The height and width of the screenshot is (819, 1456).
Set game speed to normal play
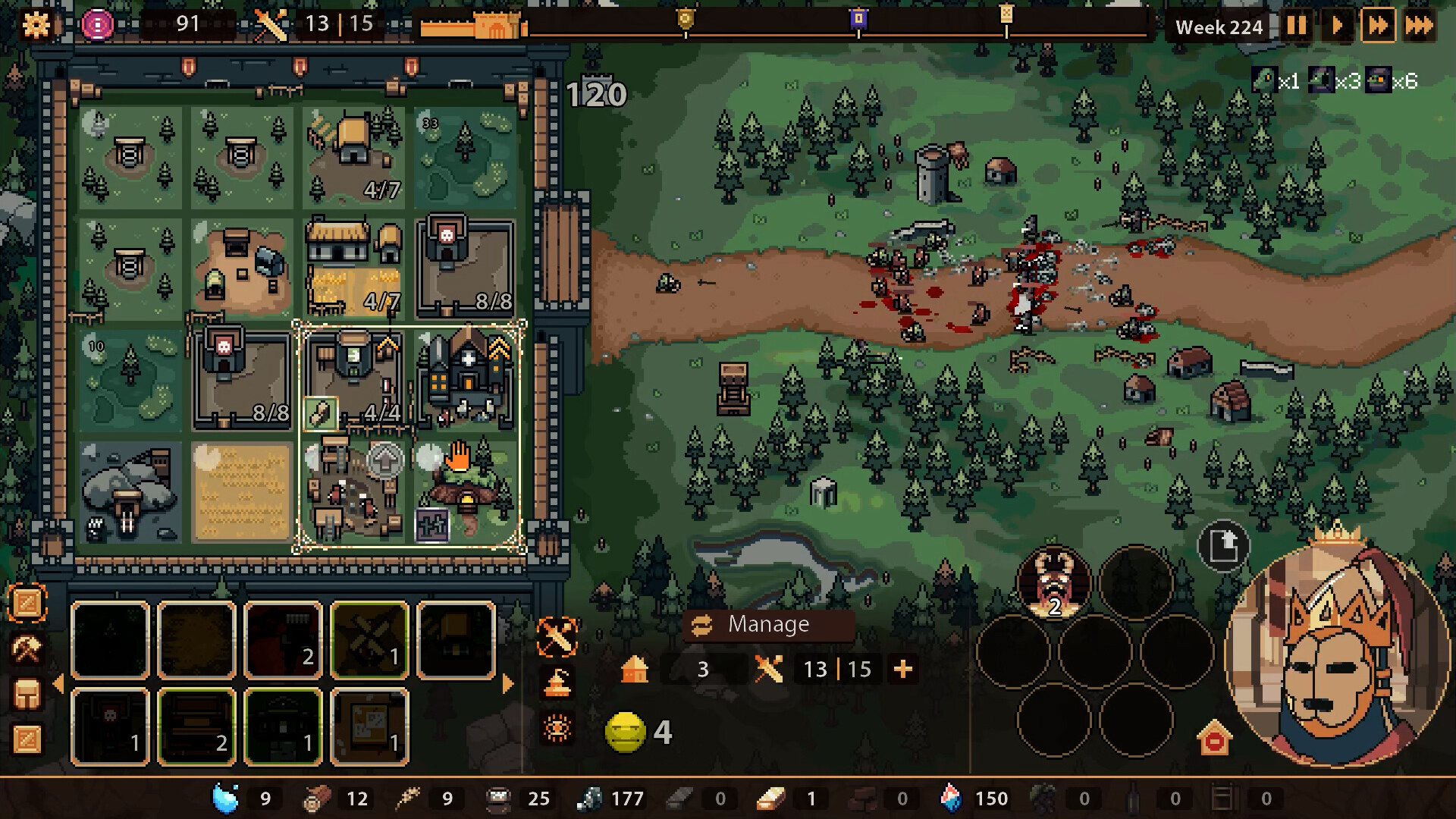tap(1337, 26)
